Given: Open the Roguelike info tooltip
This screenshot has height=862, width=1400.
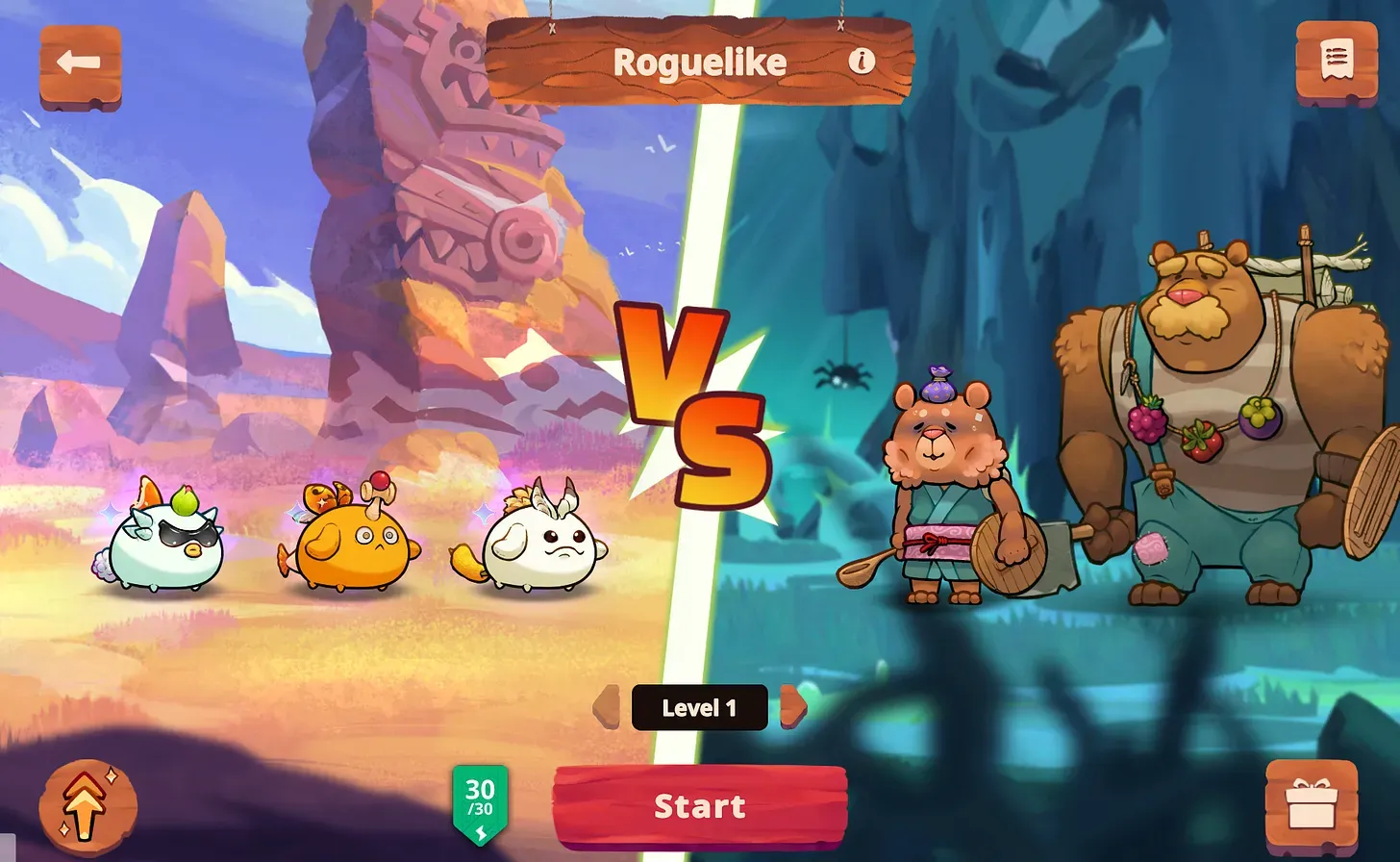Looking at the screenshot, I should pyautogui.click(x=862, y=60).
